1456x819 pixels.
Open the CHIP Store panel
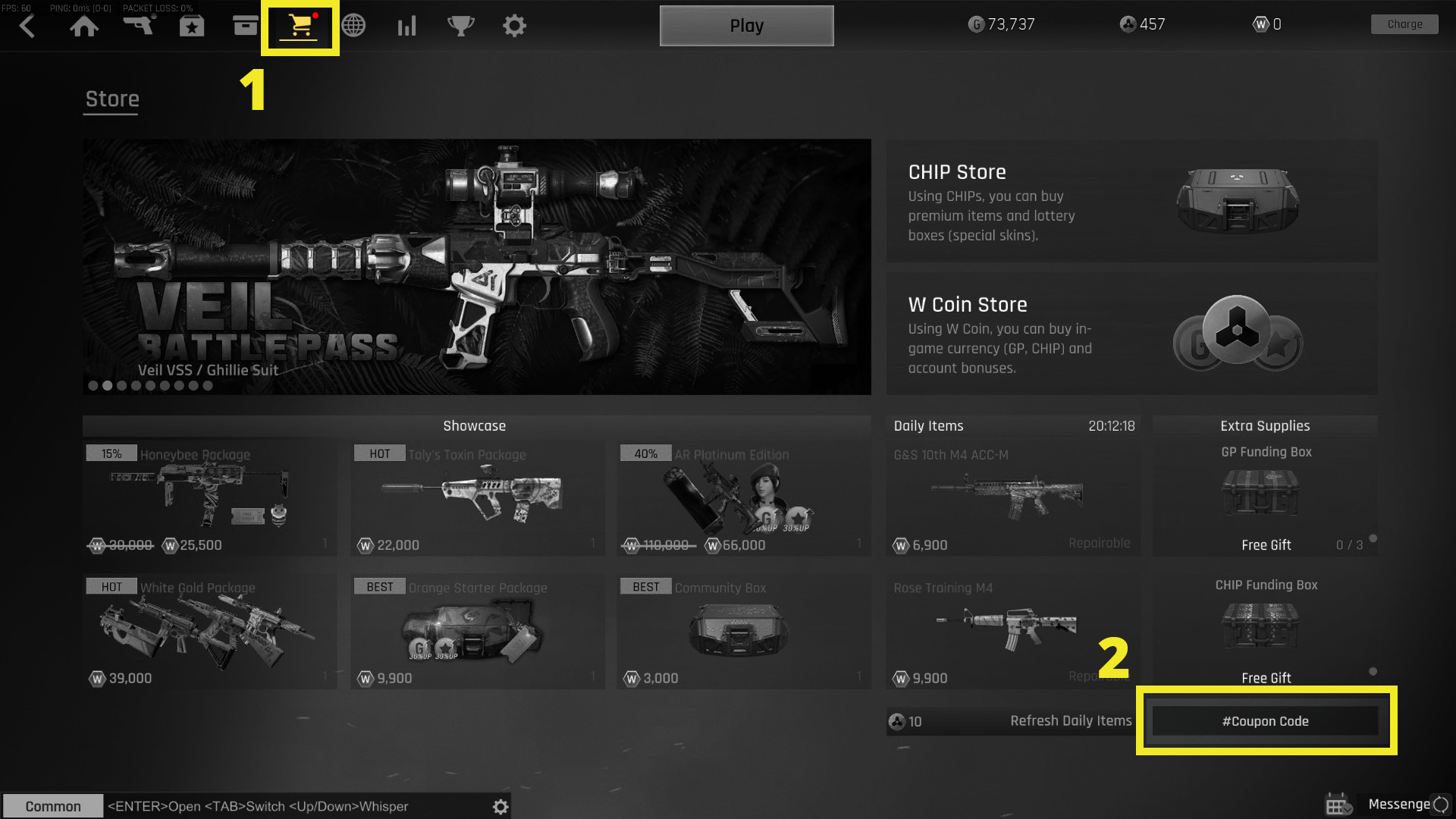coord(1130,201)
